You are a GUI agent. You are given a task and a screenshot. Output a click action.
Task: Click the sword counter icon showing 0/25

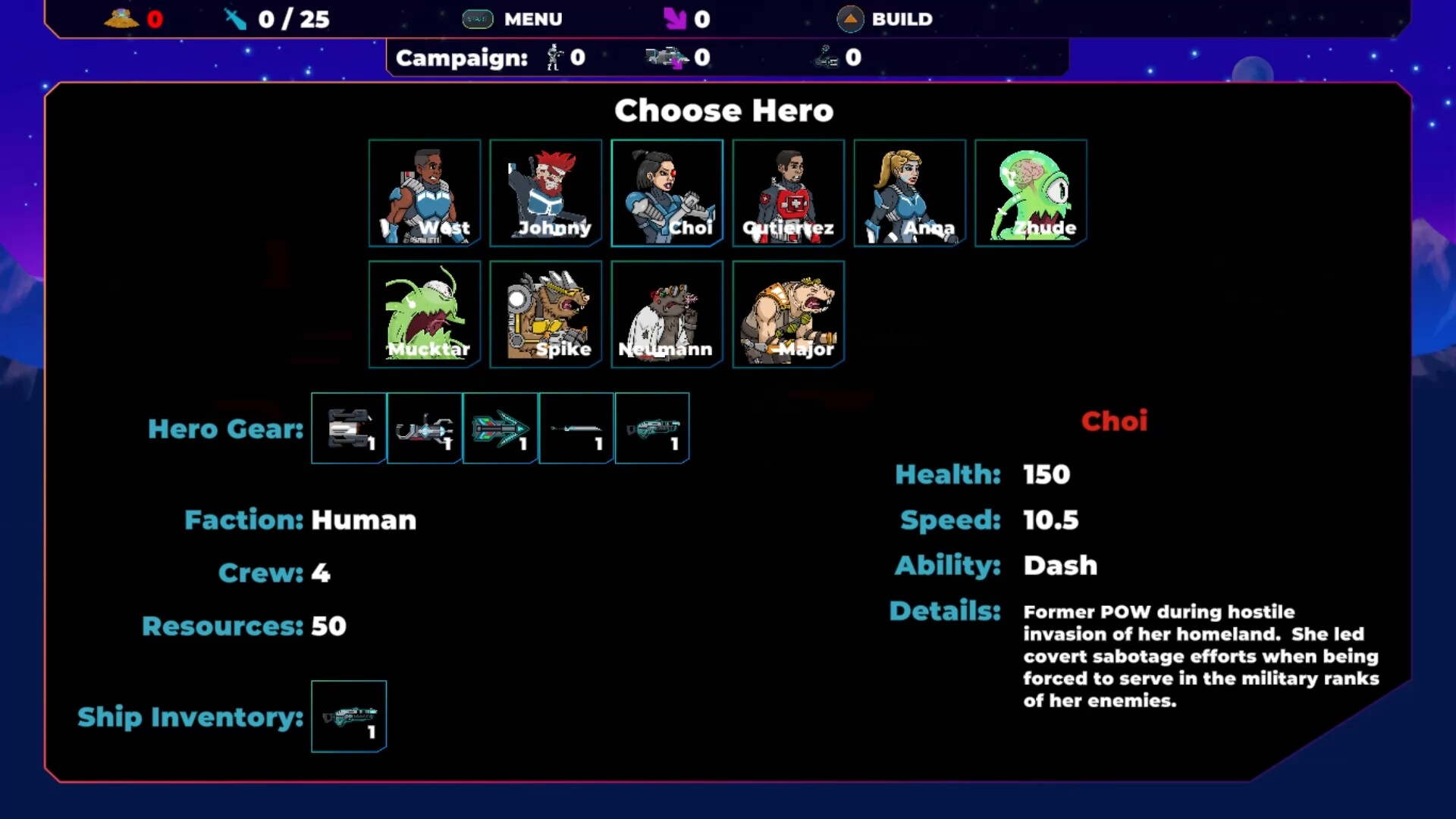234,18
